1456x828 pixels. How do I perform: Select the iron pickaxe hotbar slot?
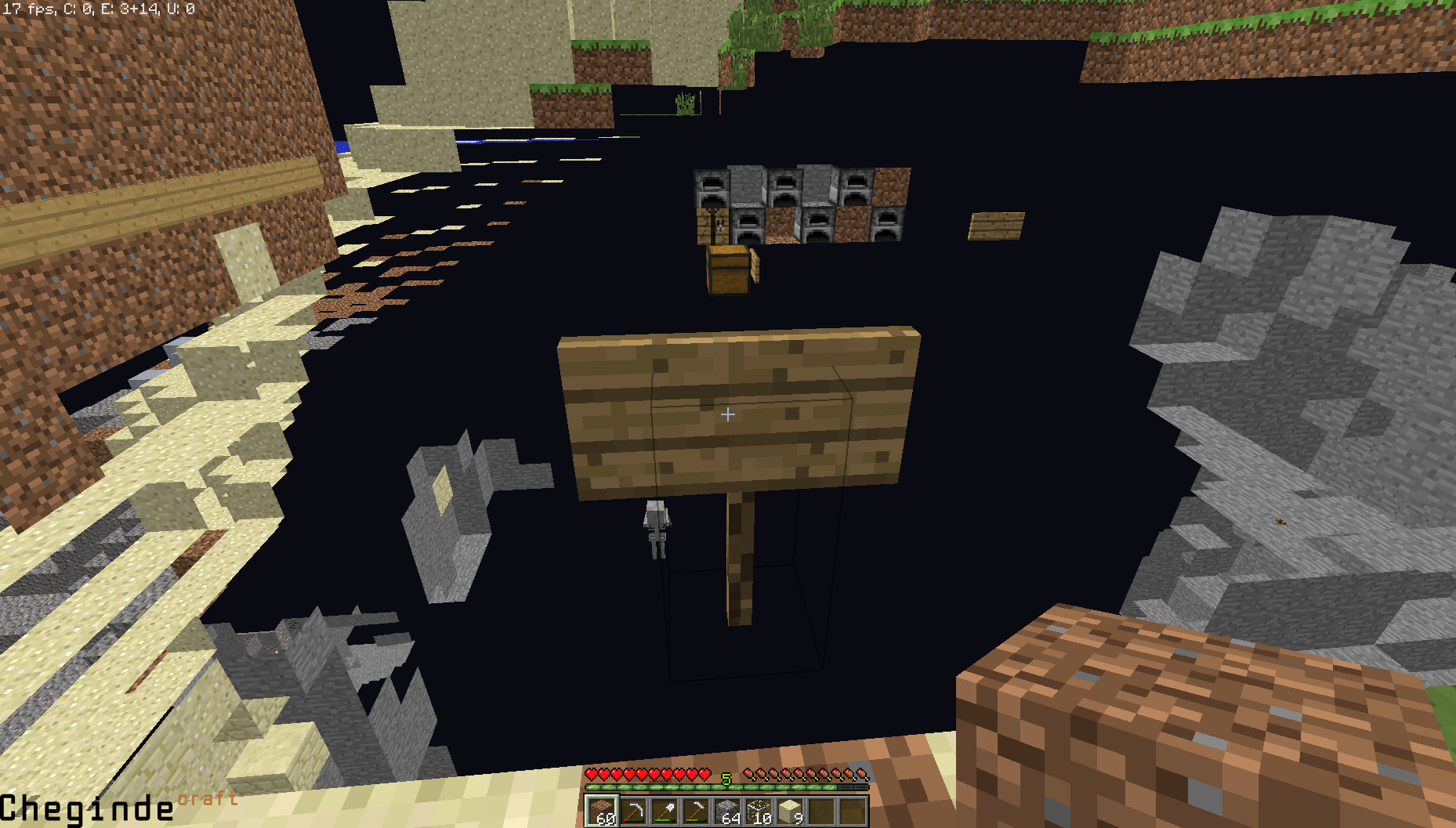point(633,812)
